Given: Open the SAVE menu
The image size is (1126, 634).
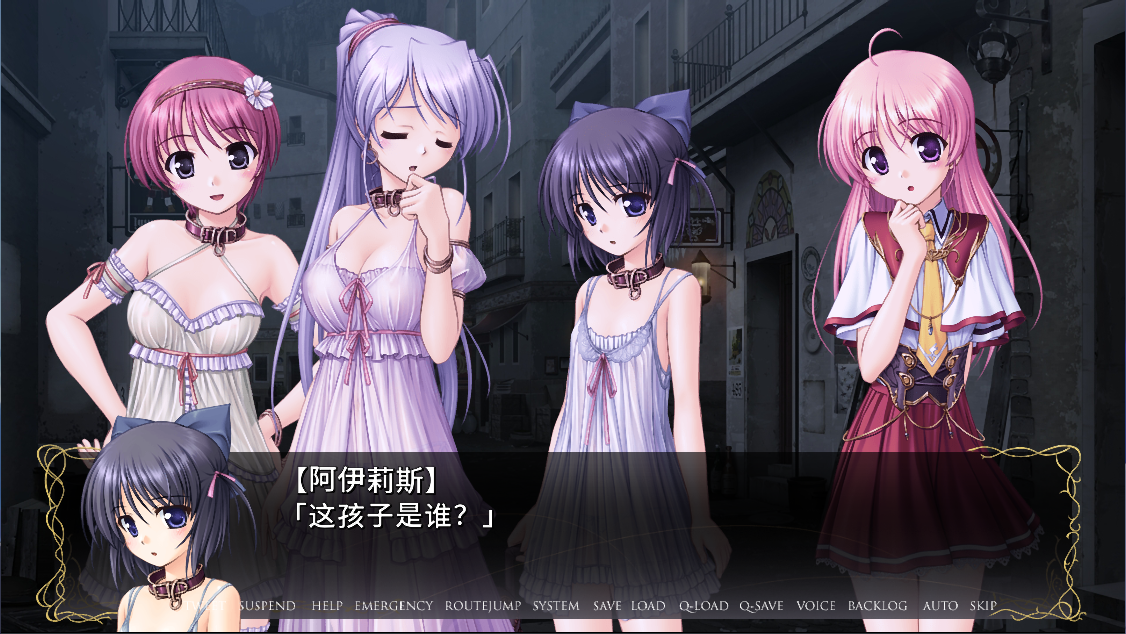Looking at the screenshot, I should pos(607,606).
